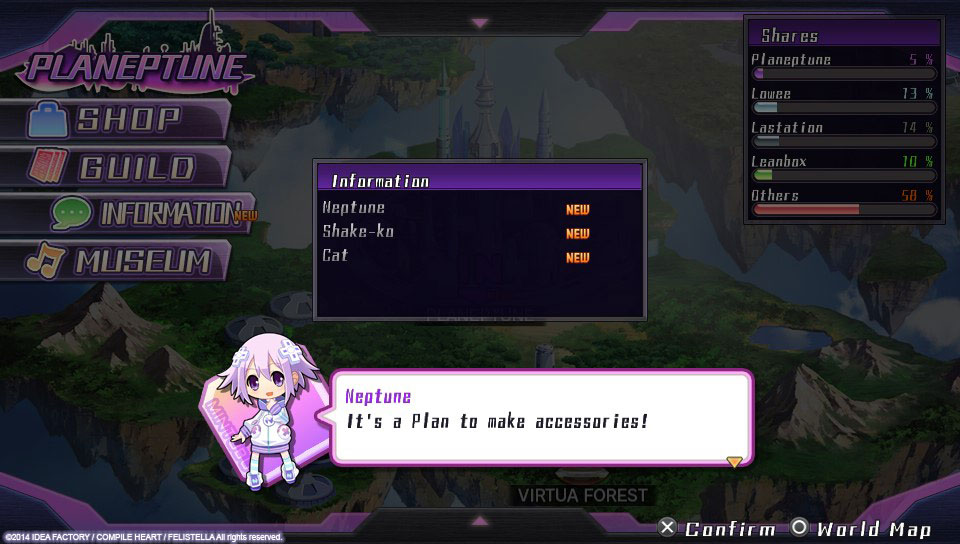
Task: Select Shake-ko's information entry
Action: 358,232
